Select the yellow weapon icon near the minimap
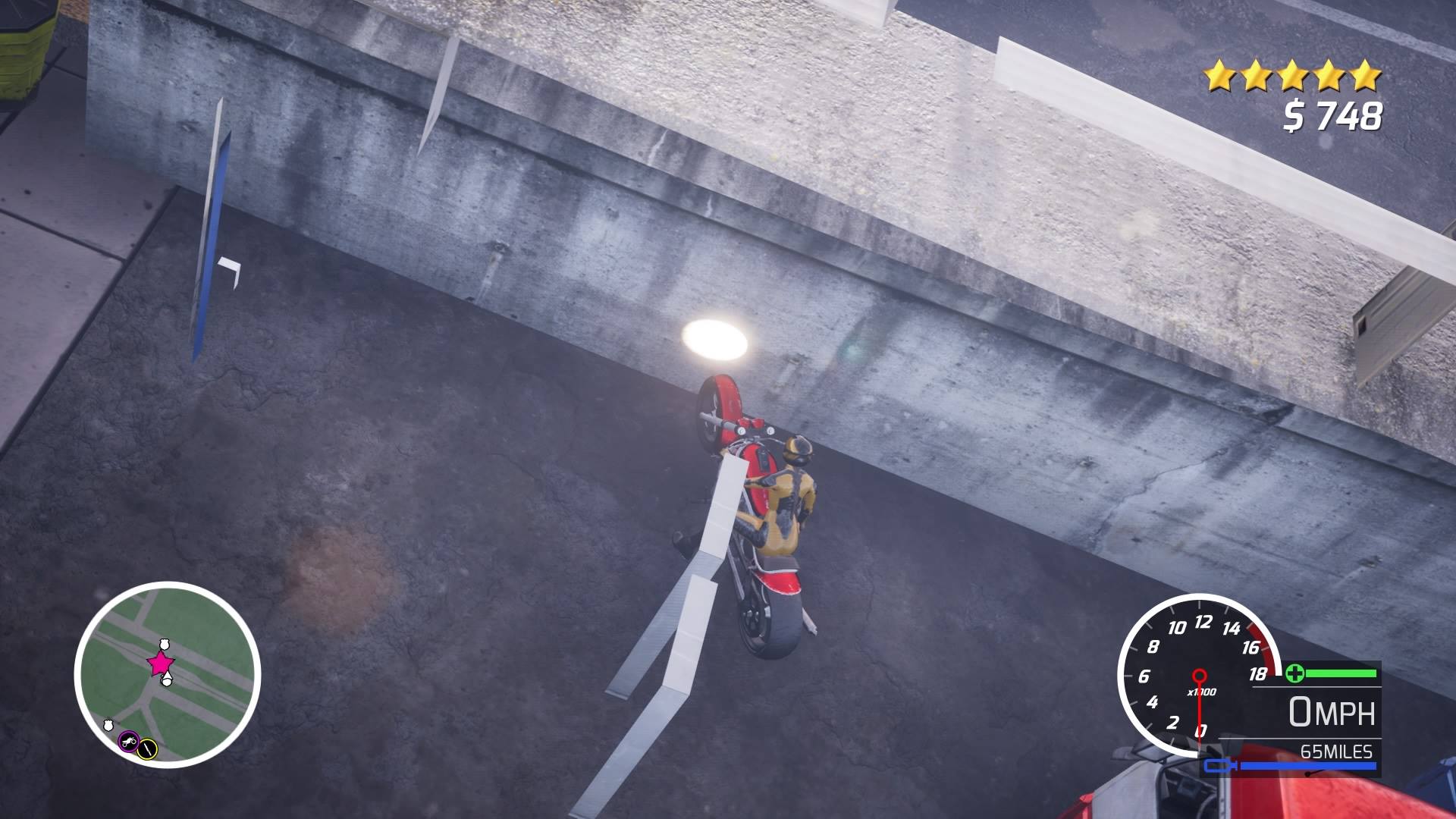The height and width of the screenshot is (819, 1456). click(x=147, y=748)
